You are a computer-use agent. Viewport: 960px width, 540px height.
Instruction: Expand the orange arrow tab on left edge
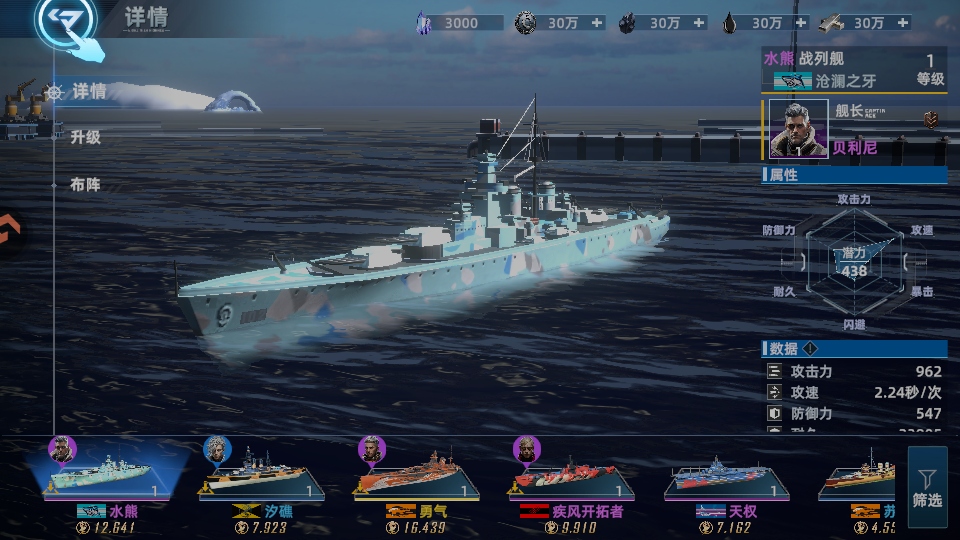(x=10, y=232)
